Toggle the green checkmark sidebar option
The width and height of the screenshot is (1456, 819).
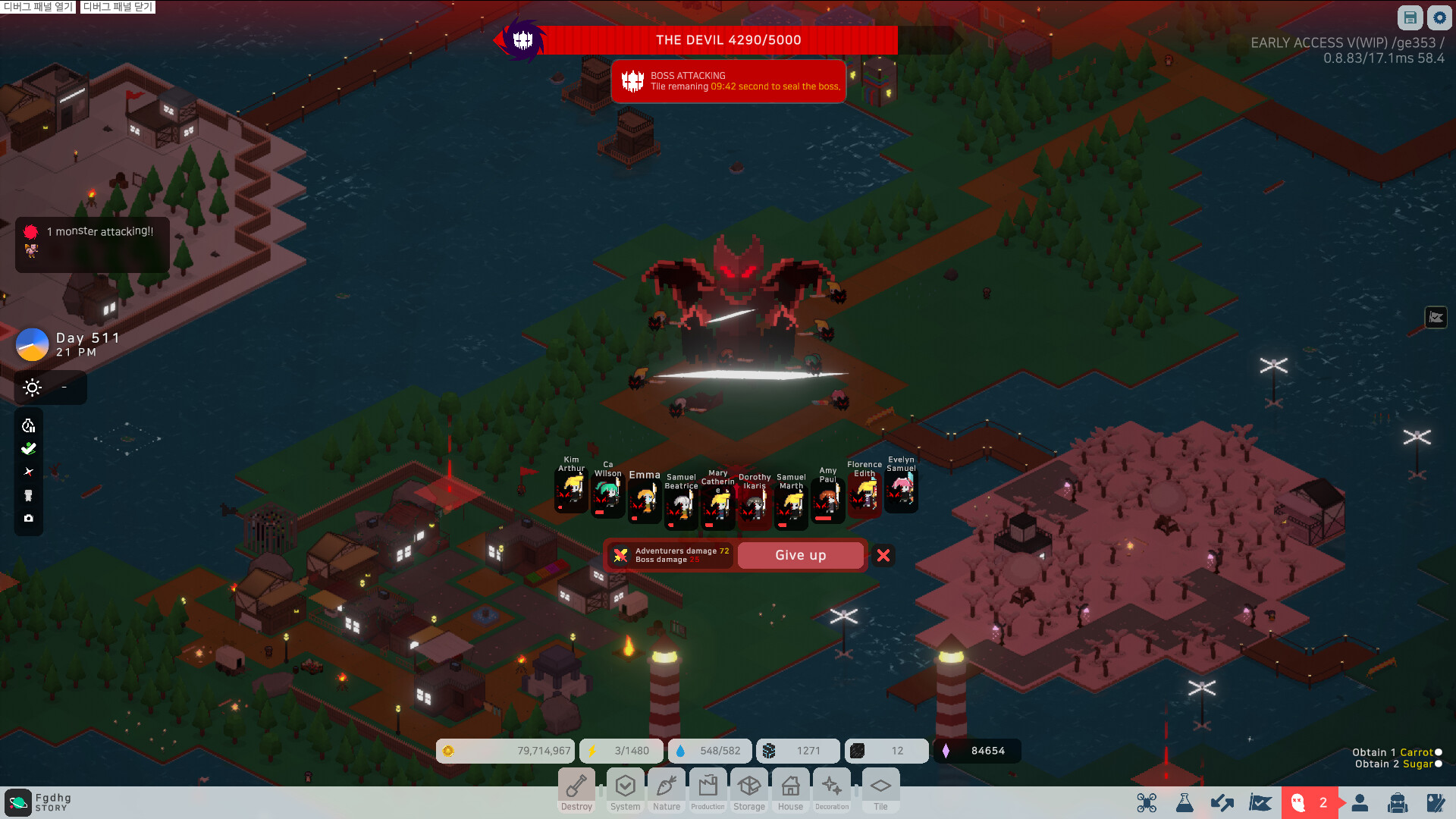28,448
